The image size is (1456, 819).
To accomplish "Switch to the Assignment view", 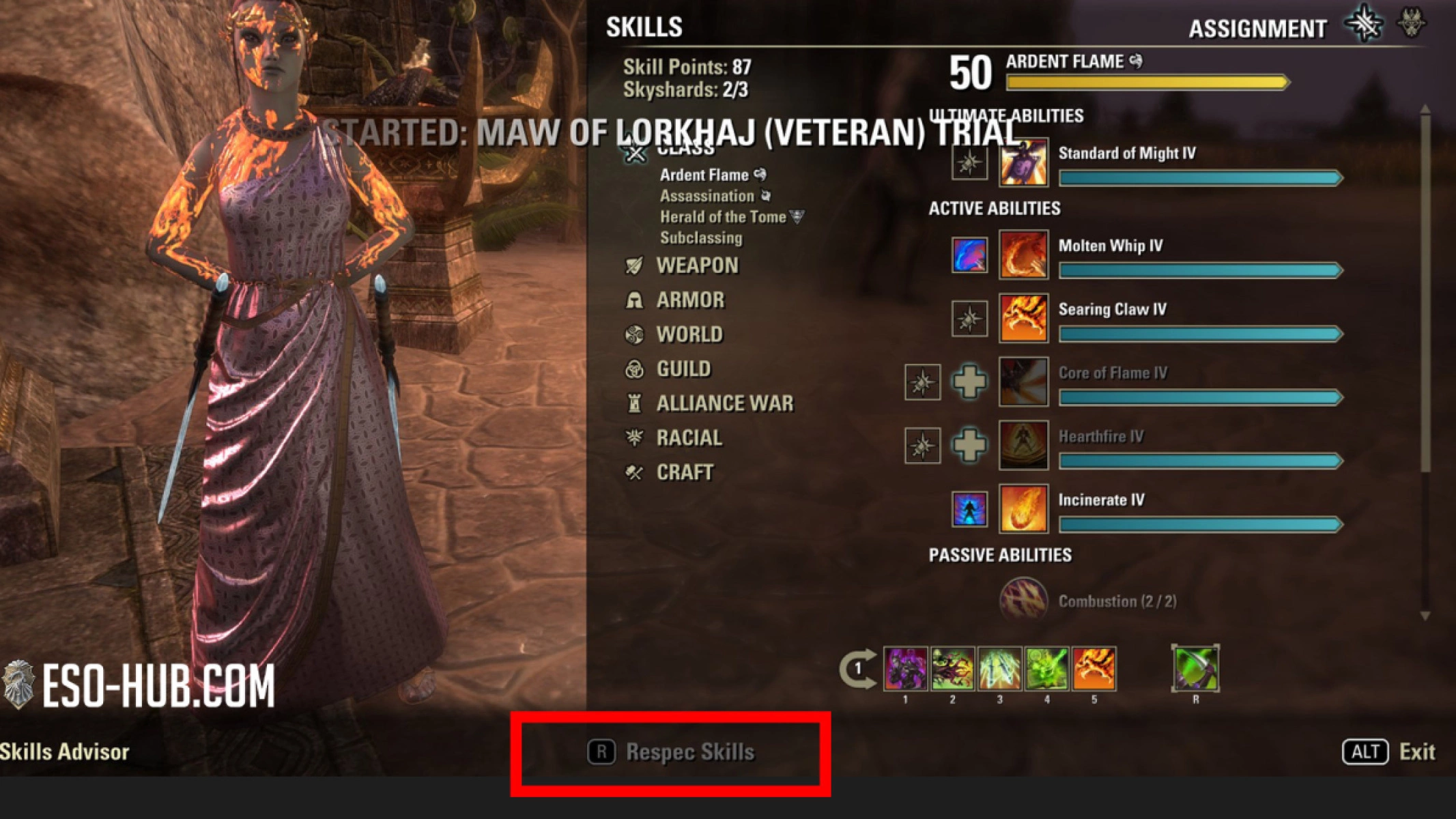I will [1256, 27].
